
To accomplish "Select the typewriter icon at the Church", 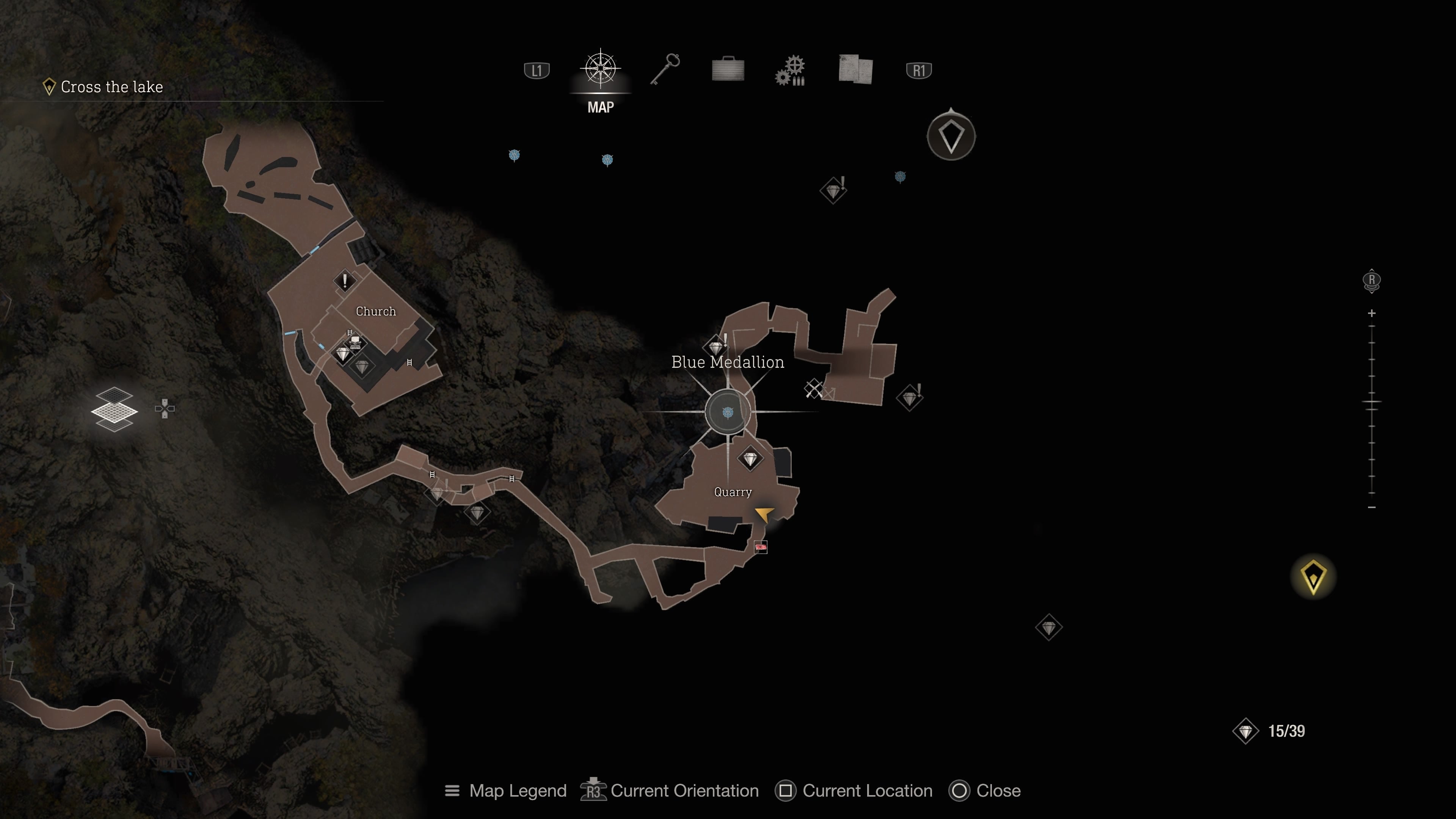I will pyautogui.click(x=355, y=341).
